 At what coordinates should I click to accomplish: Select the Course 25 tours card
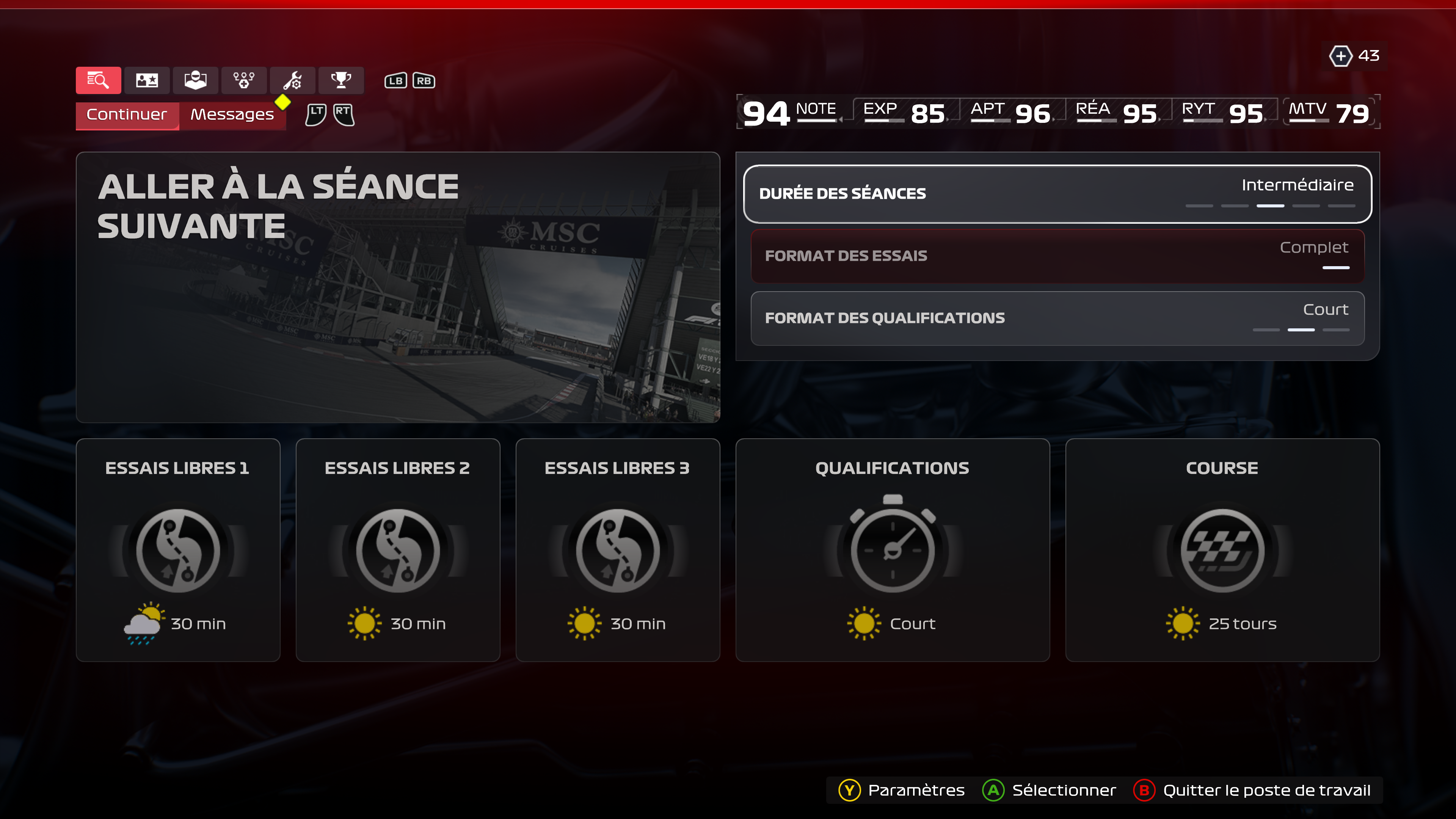[x=1222, y=549]
